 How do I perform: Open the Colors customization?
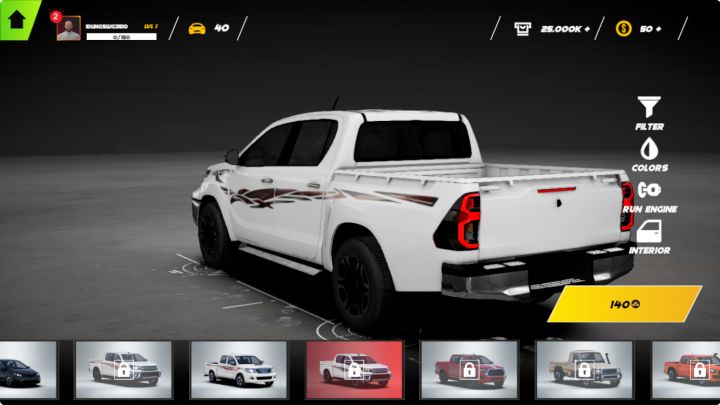(649, 153)
